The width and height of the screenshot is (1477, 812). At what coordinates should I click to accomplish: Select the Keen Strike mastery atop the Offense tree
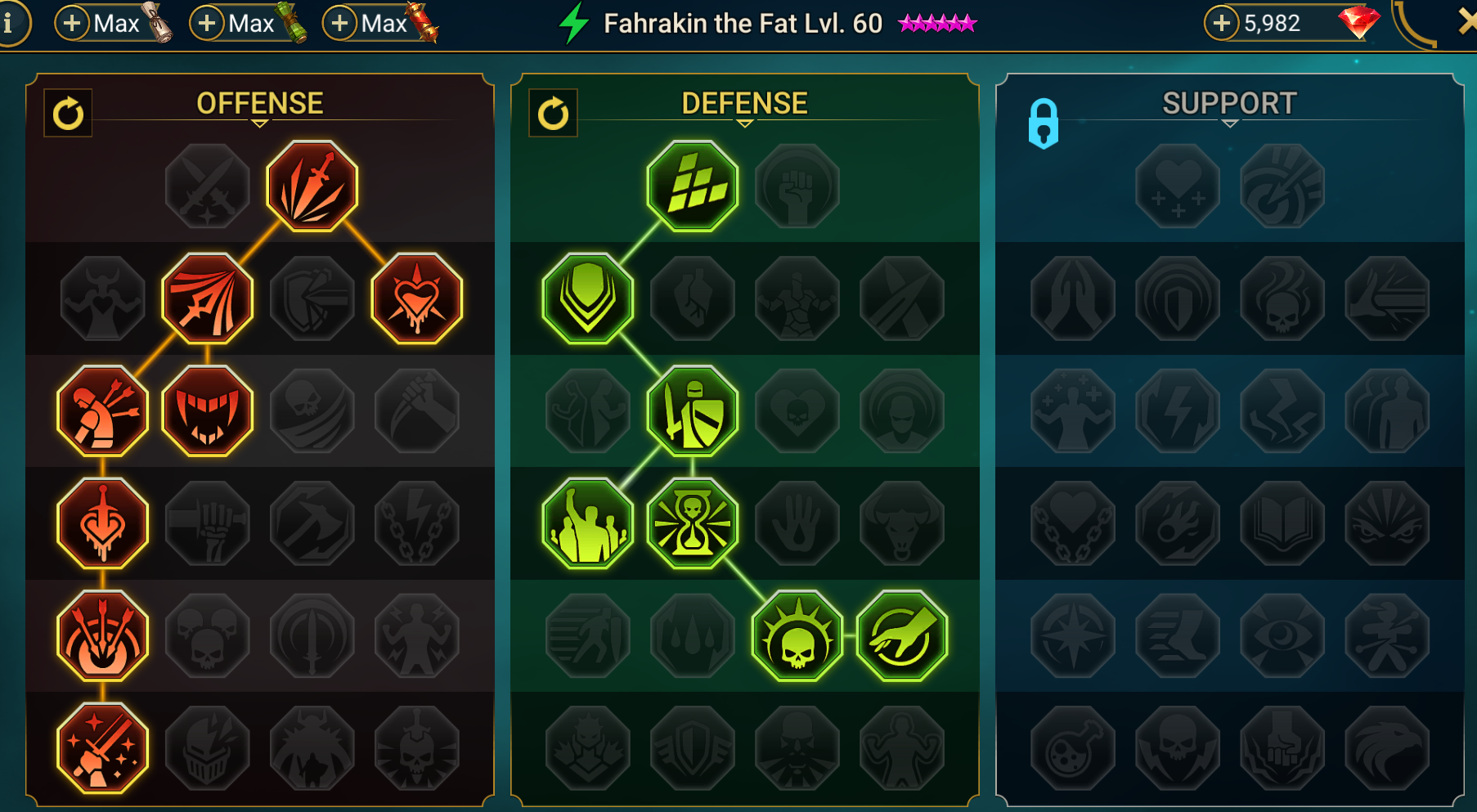click(x=312, y=186)
